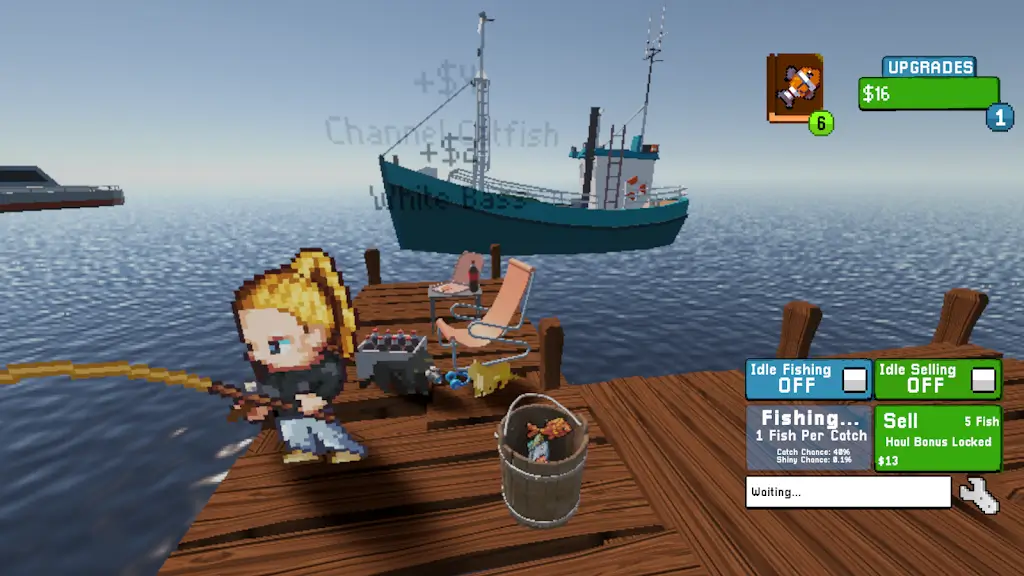Toggle Idle Selling on
1024x576 pixels.
[984, 380]
